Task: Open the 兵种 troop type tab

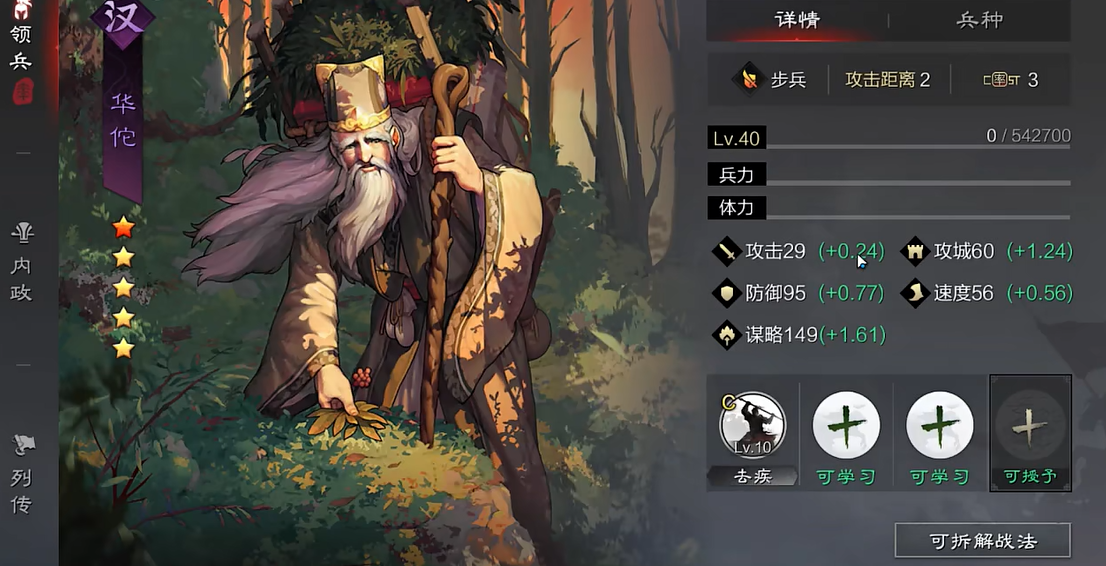Action: [979, 20]
